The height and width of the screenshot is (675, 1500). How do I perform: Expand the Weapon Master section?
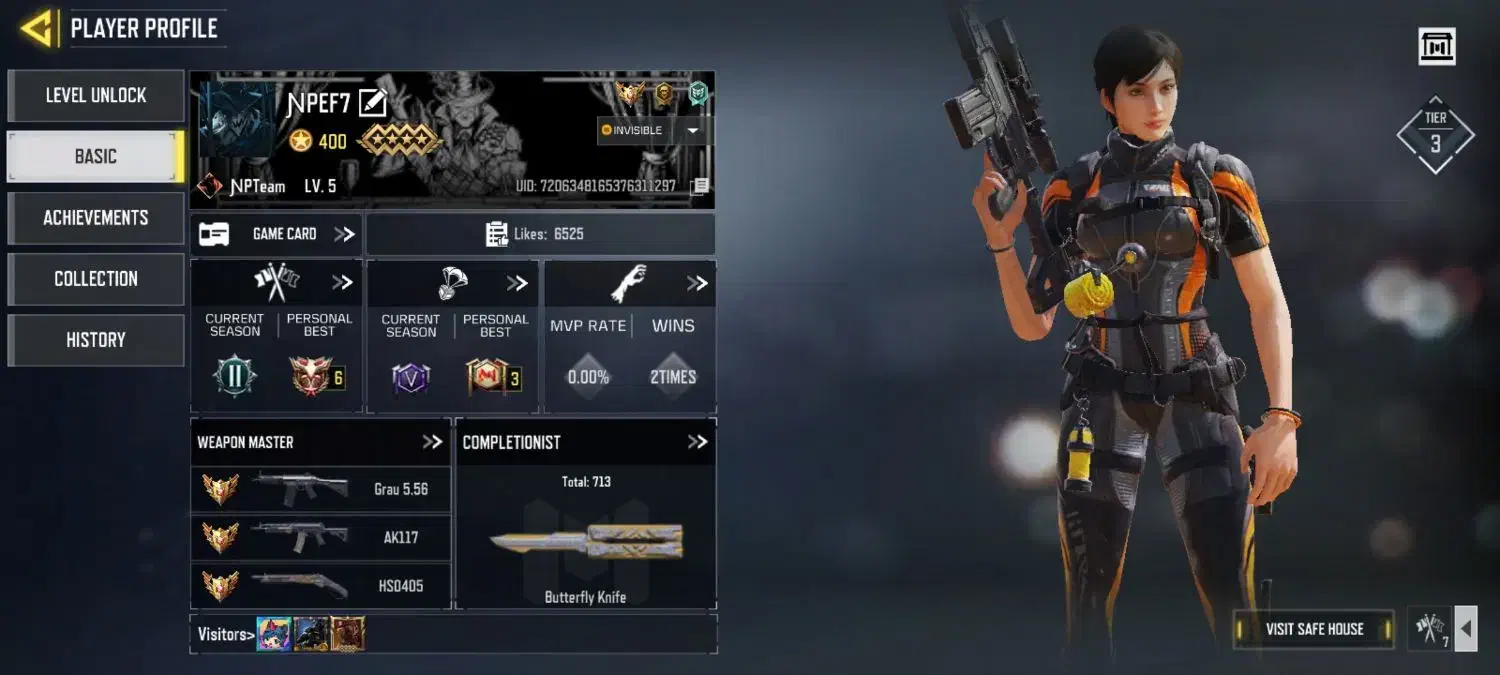[x=432, y=442]
